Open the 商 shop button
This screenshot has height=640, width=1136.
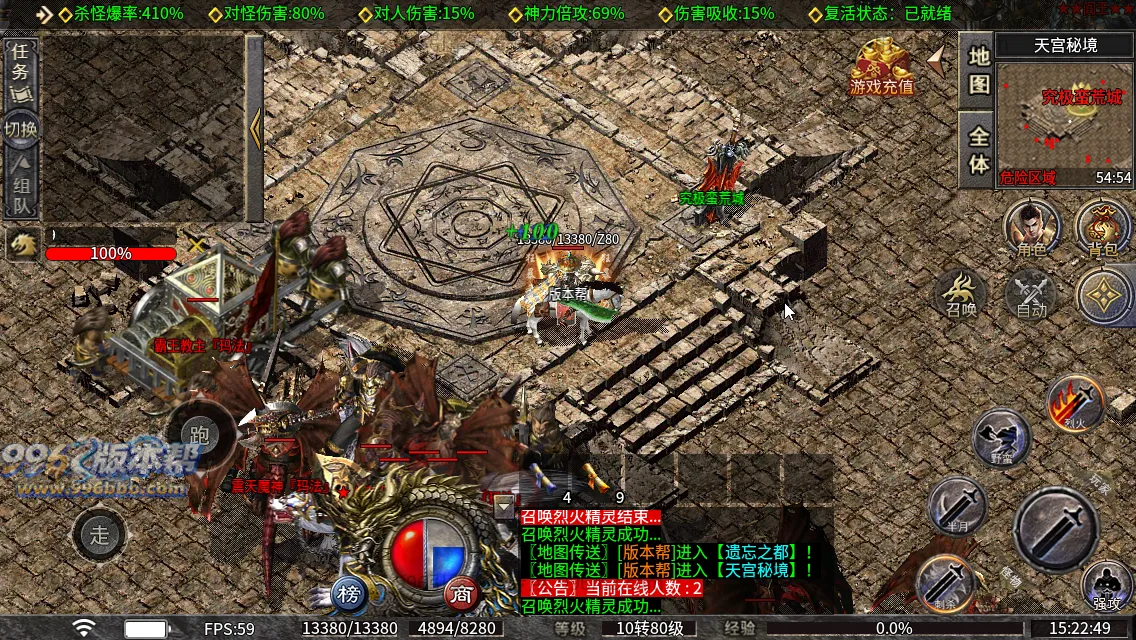(x=461, y=594)
